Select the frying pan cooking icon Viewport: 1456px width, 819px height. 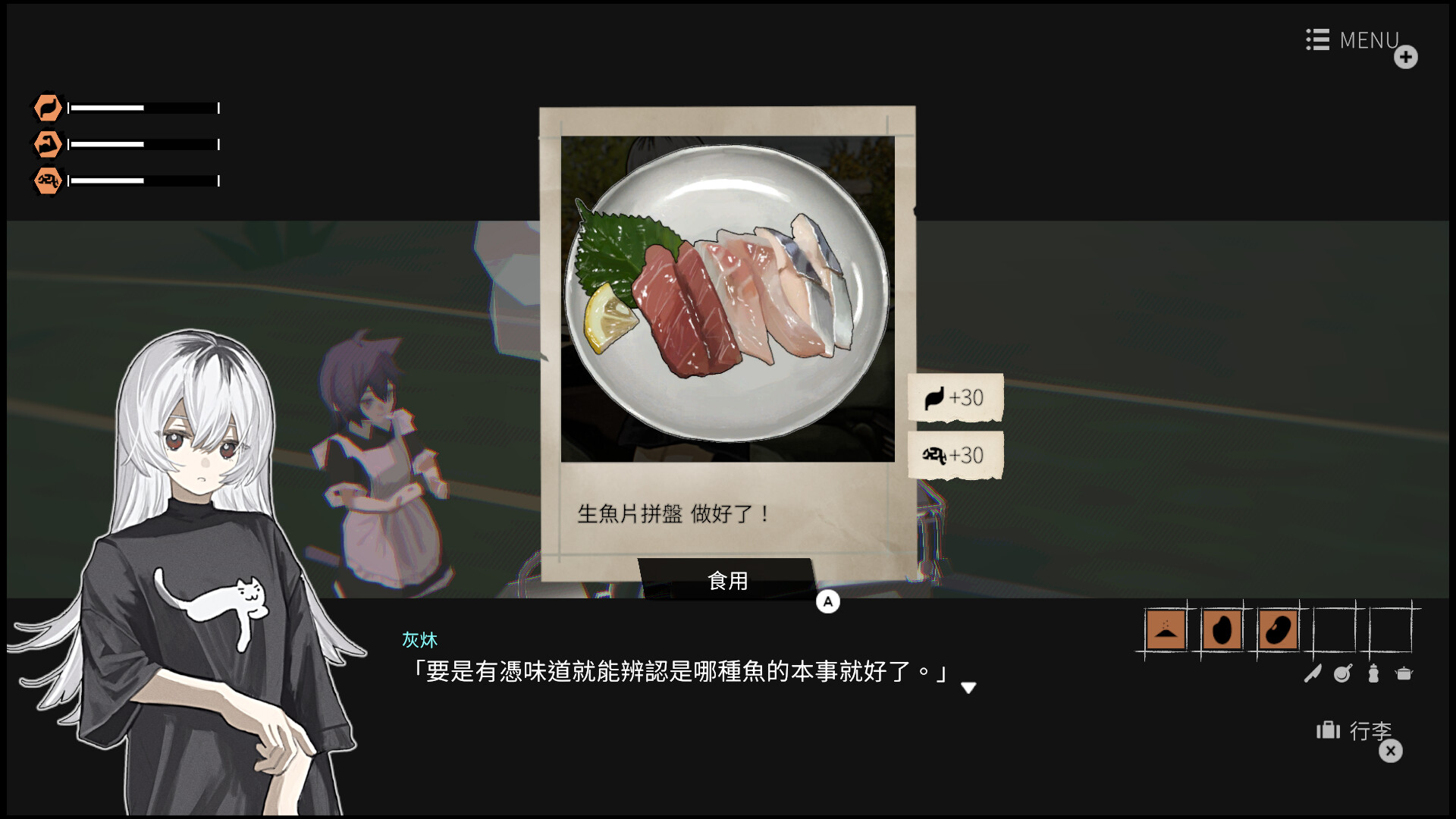coord(1343,673)
